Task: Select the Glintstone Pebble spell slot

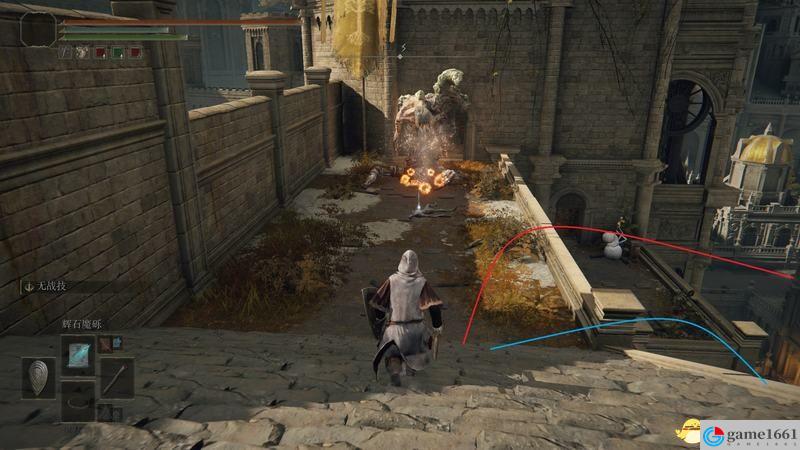Action: [79, 353]
